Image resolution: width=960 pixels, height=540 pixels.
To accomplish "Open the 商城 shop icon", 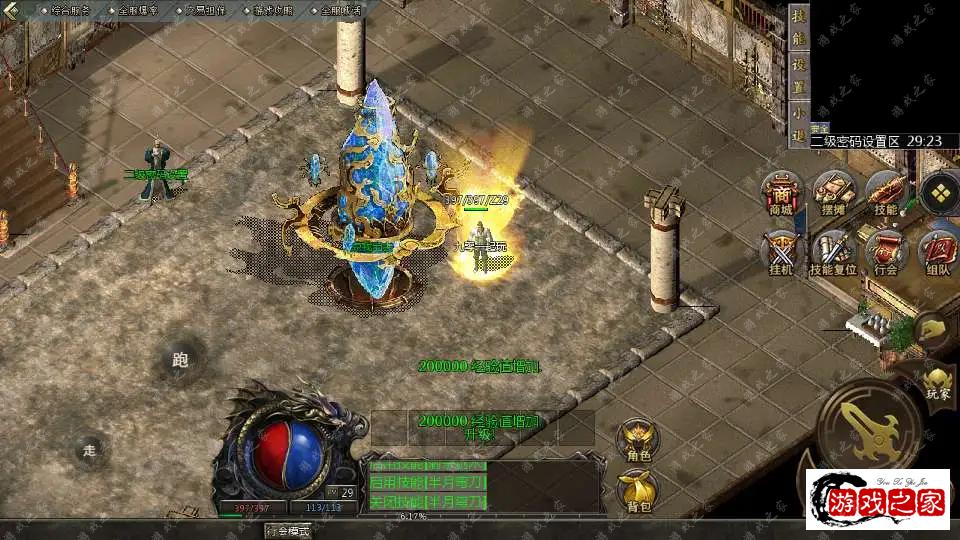I will [780, 192].
